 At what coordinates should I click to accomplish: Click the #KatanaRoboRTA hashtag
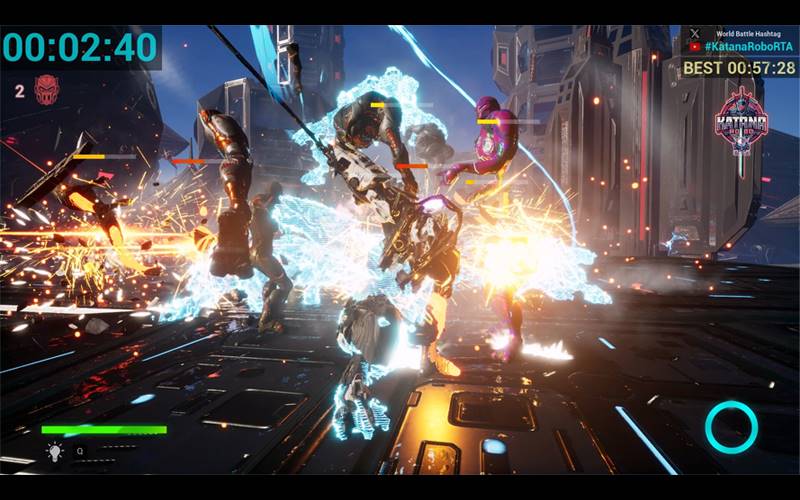[x=749, y=47]
